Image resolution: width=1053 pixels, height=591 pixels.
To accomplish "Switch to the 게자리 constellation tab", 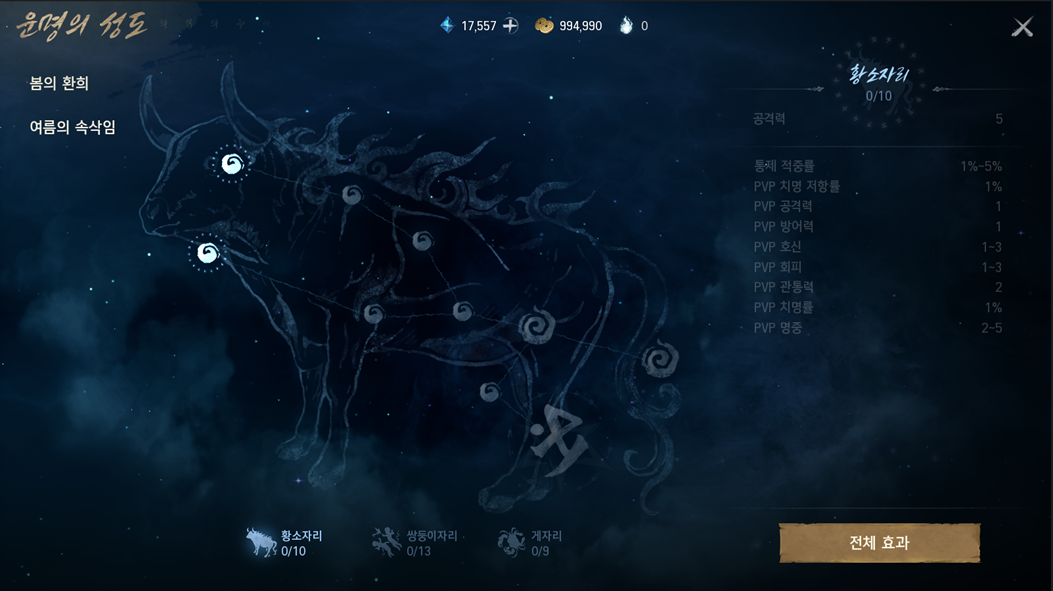I will click(x=530, y=543).
